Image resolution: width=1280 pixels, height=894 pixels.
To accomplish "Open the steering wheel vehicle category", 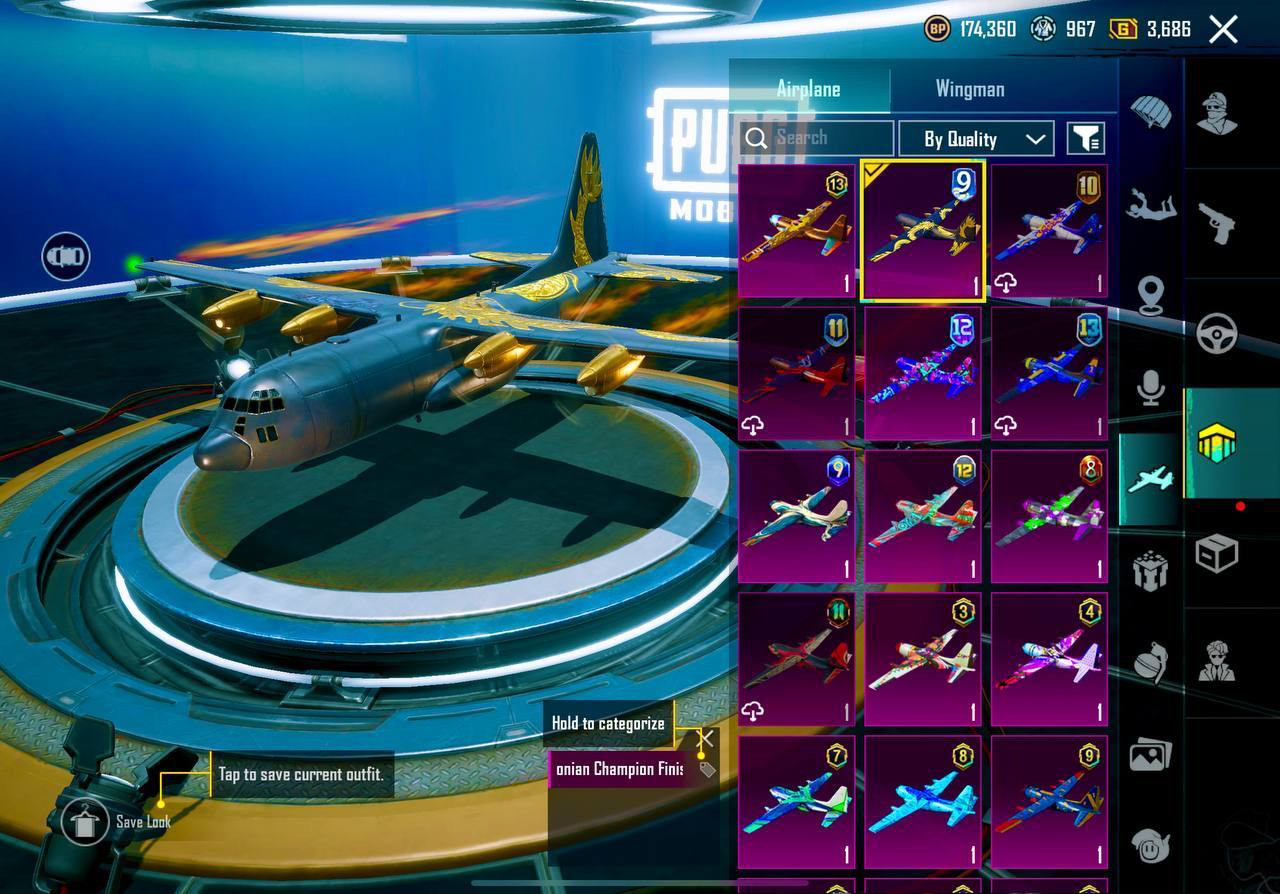I will pos(1217,334).
